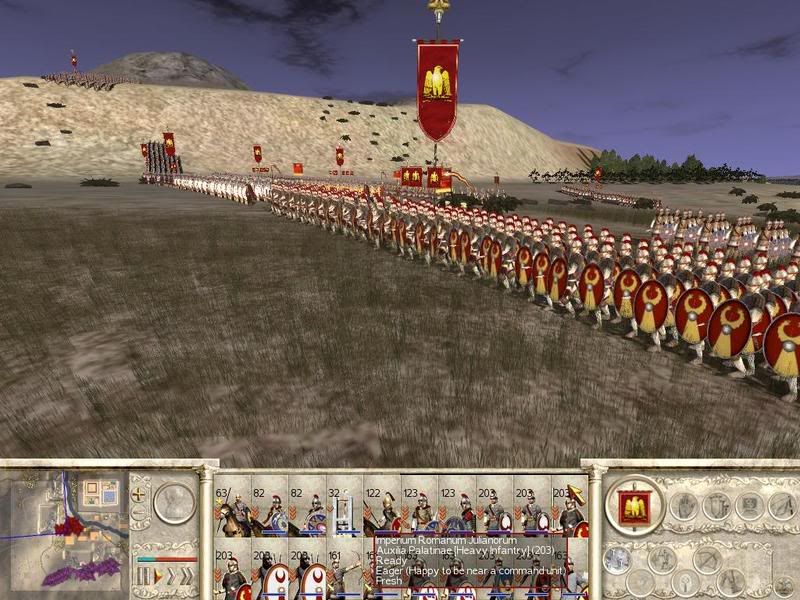Zoom out the minimap with minus button
This screenshot has height=600, width=800.
pyautogui.click(x=140, y=511)
